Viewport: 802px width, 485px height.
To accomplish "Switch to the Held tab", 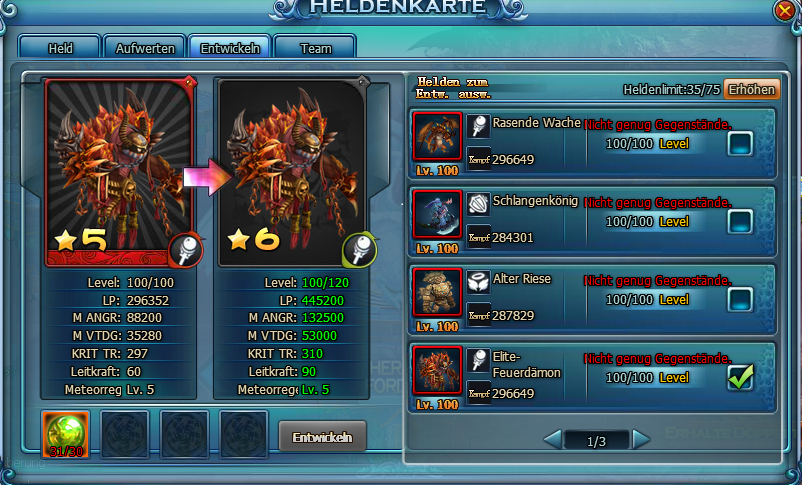I will pos(60,47).
